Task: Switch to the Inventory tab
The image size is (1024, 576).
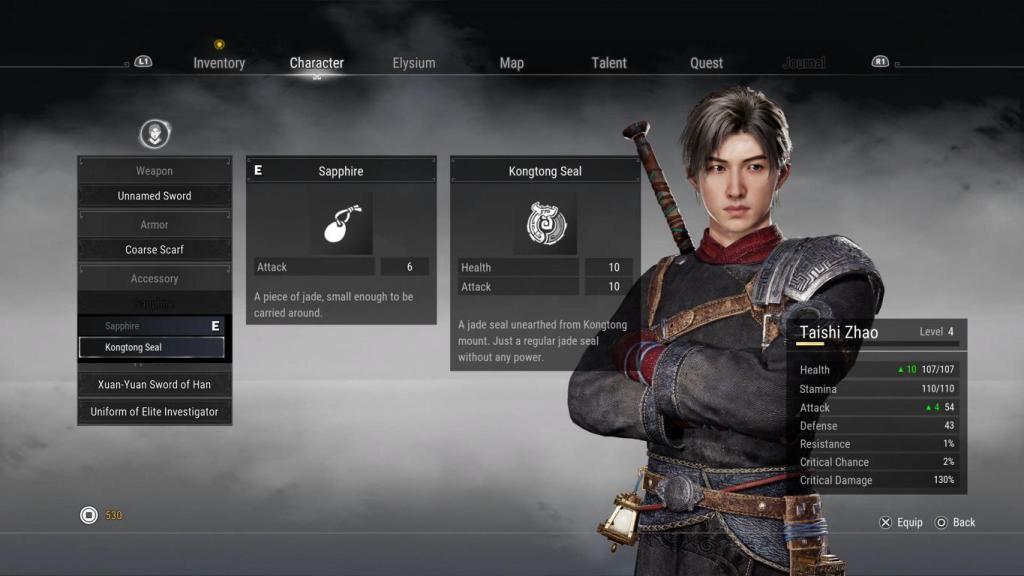Action: tap(219, 63)
